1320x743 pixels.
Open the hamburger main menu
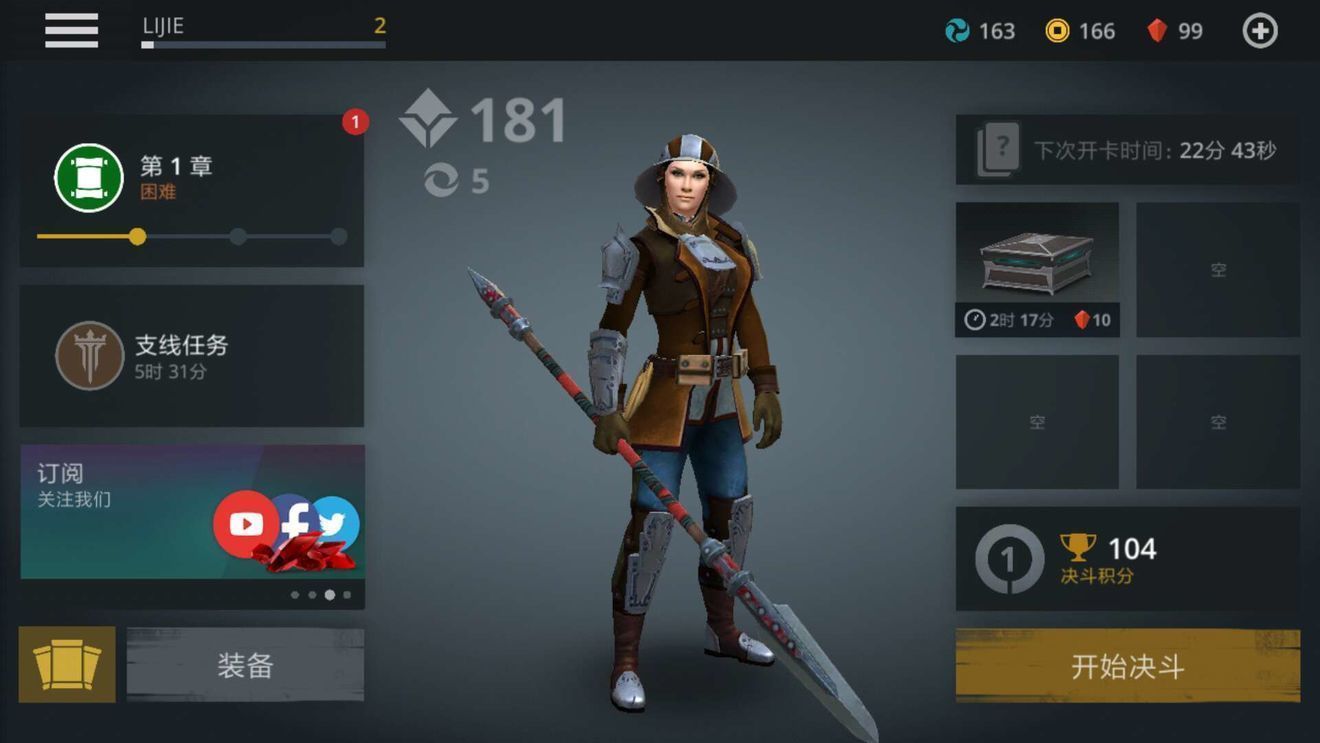tap(71, 30)
